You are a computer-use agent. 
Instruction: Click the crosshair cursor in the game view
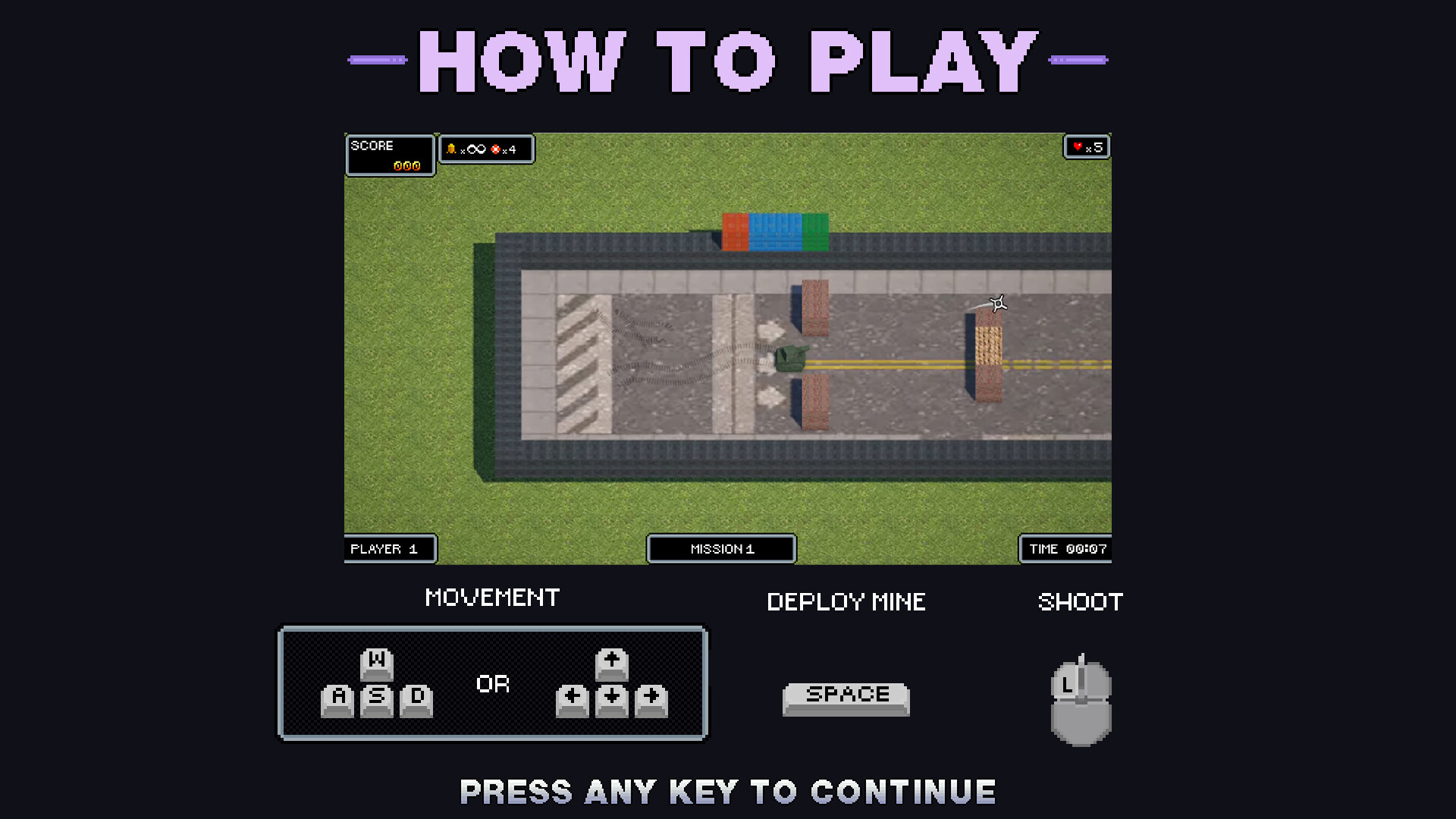click(x=996, y=305)
